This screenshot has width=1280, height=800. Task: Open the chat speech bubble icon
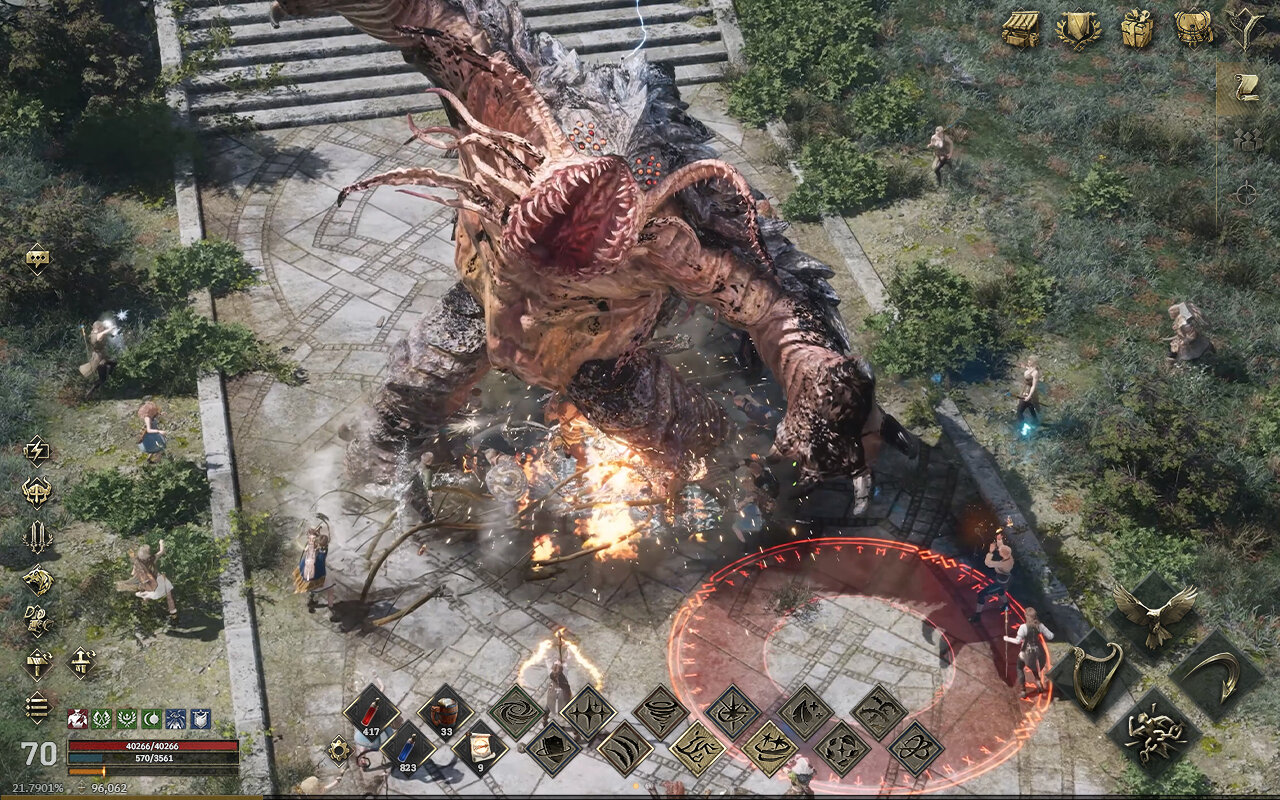[x=38, y=258]
